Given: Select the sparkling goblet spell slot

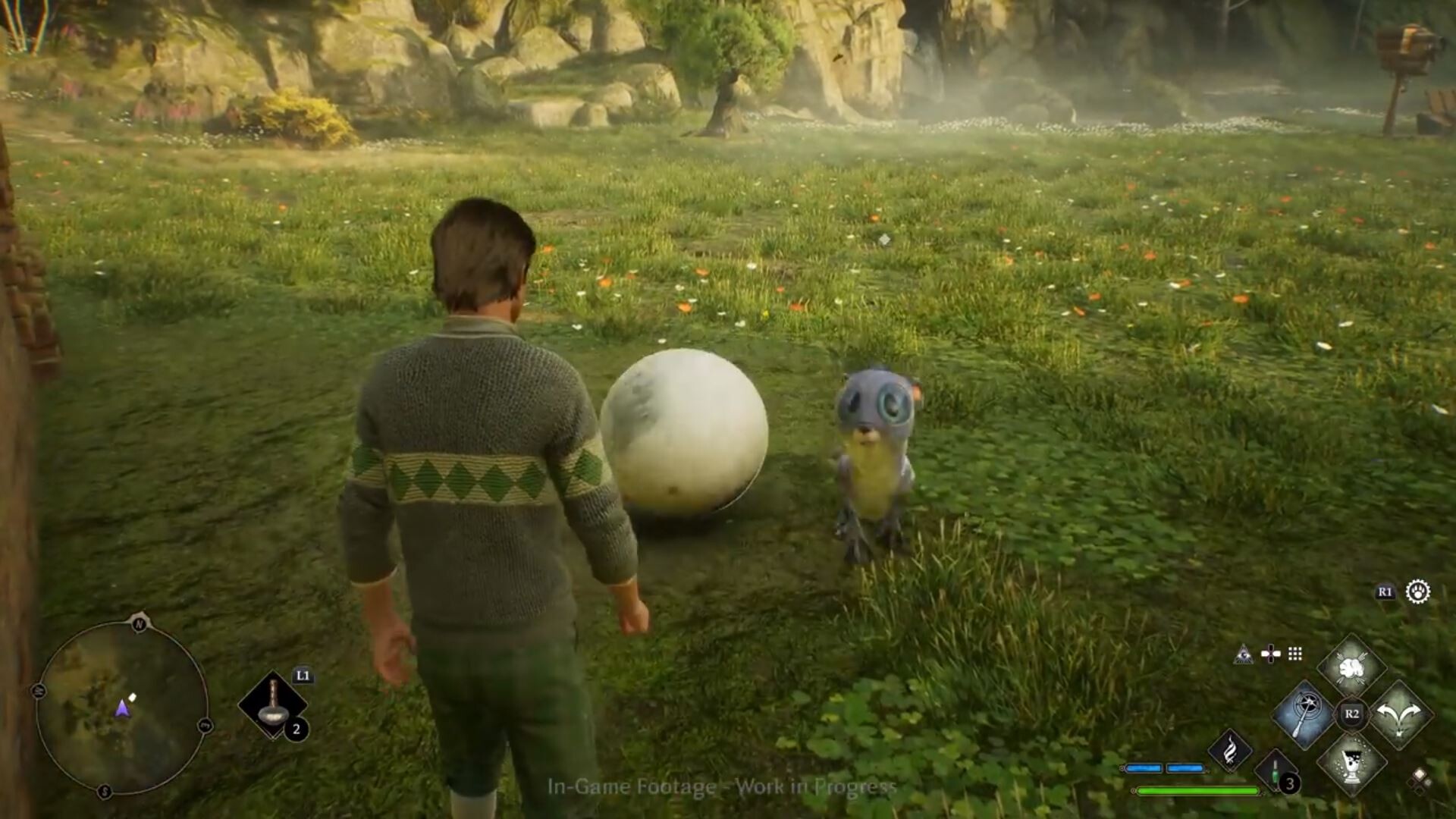Looking at the screenshot, I should [1351, 761].
